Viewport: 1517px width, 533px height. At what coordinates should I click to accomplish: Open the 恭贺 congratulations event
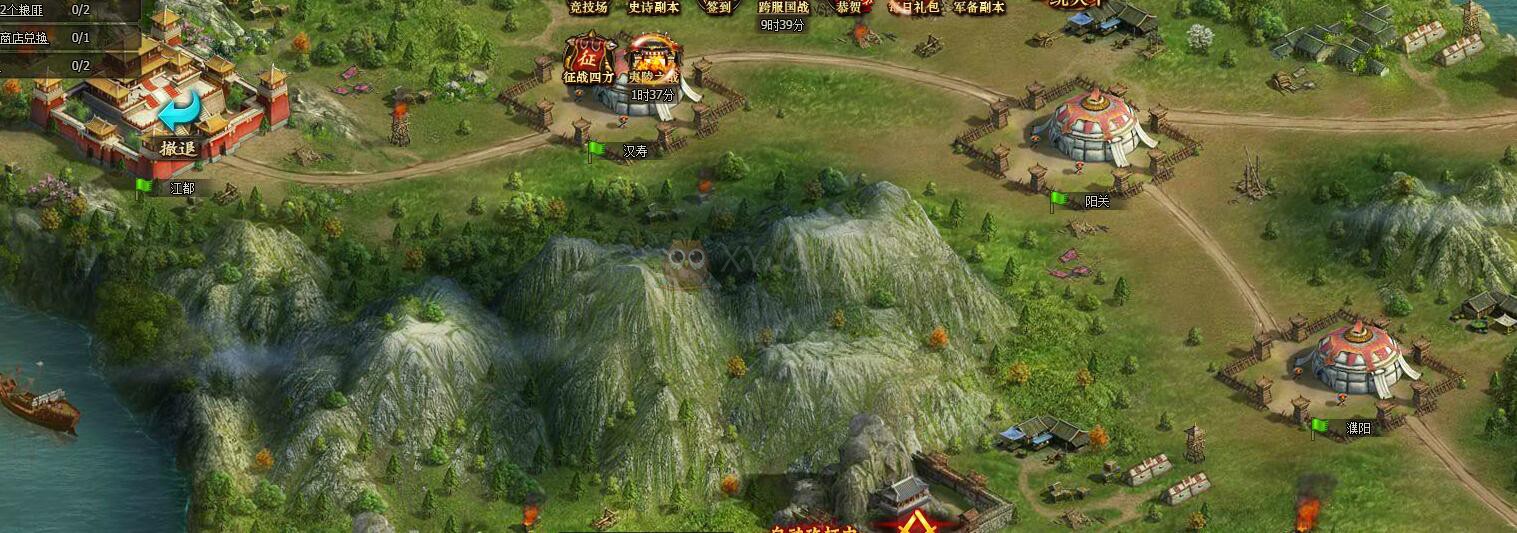pos(849,7)
